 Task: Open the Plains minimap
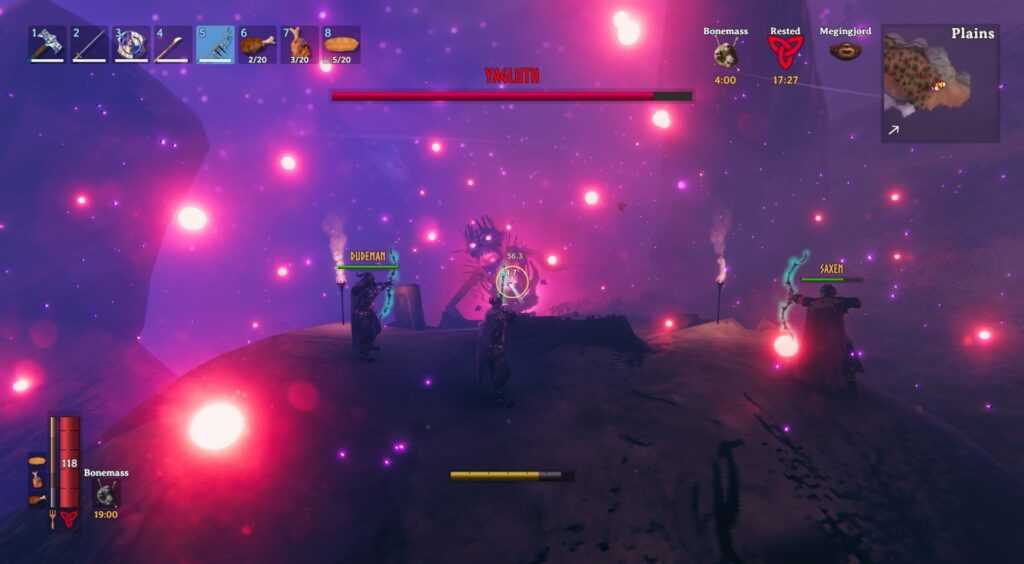939,83
